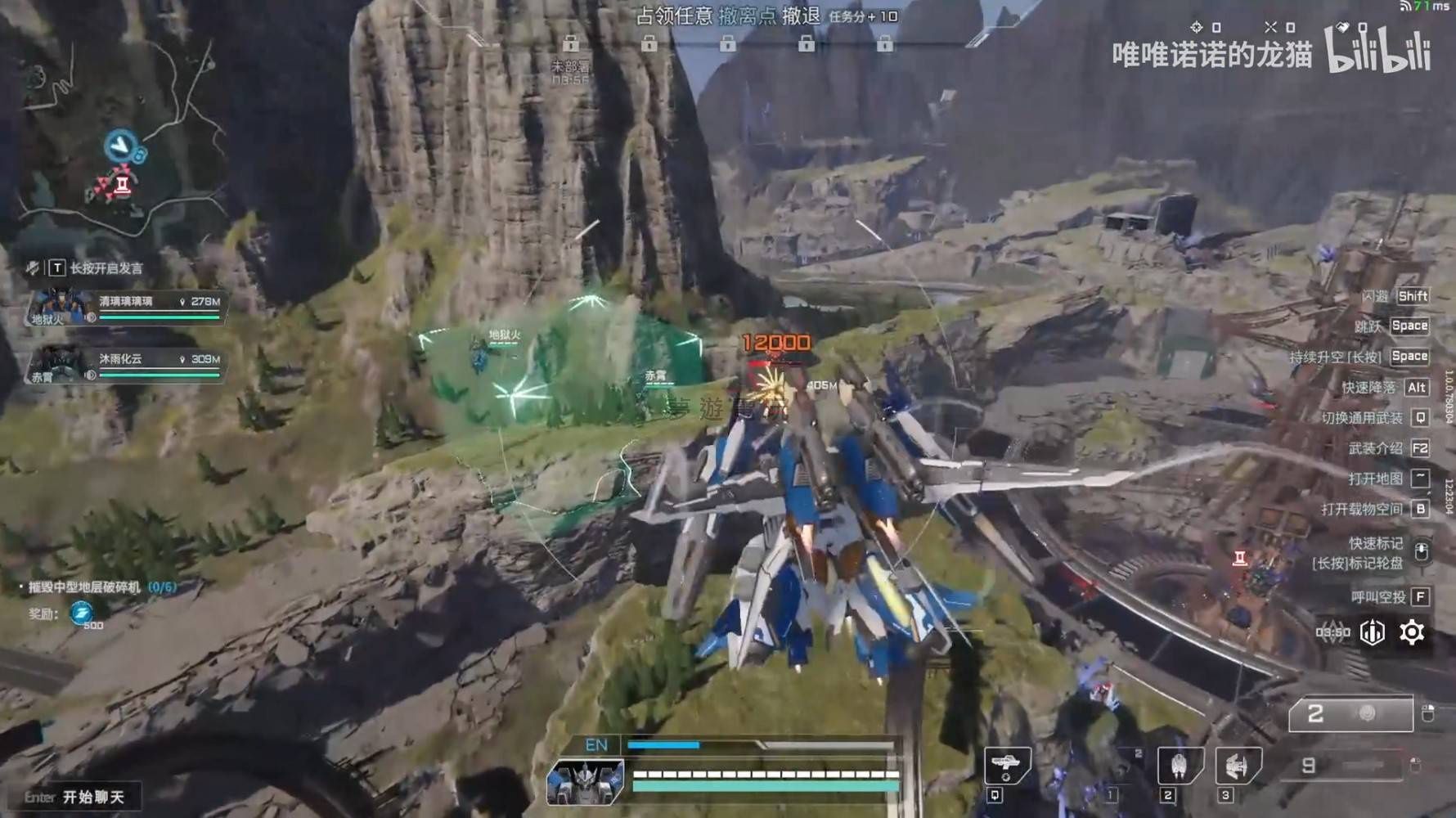The height and width of the screenshot is (818, 1456).
Task: Select the primary weapon ammo panel
Action: point(1350,714)
